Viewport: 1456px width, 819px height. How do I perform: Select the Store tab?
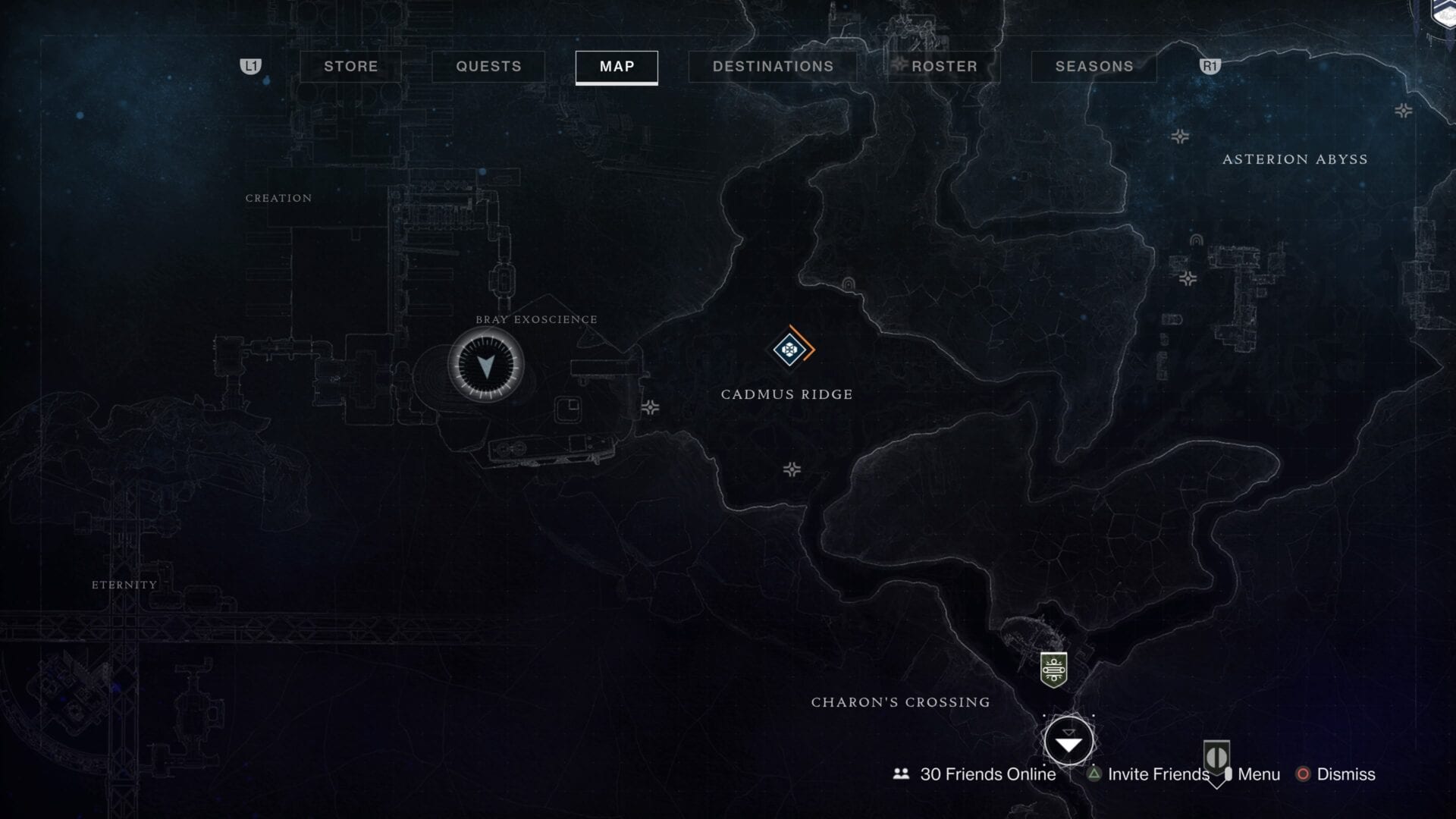pos(350,67)
